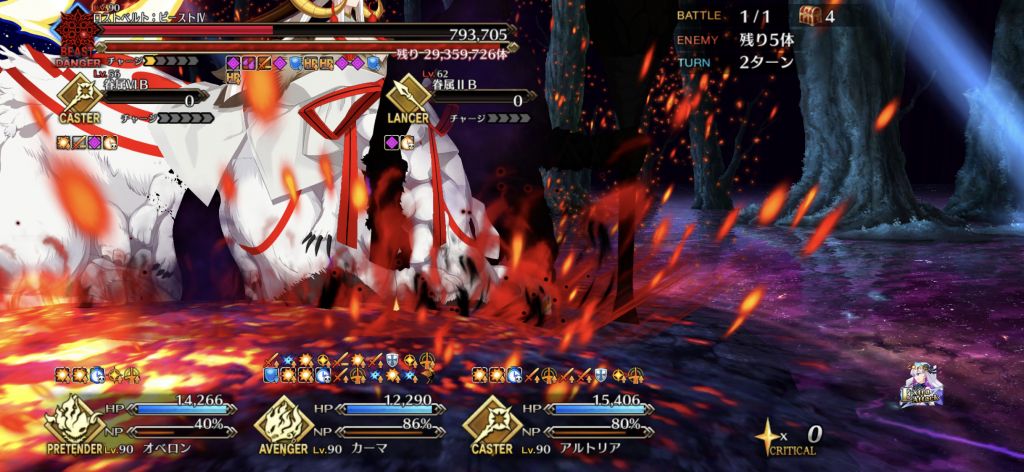Target the Lv.56 Caster enemy panel
Screen dimensions: 1024x472
click(130, 101)
